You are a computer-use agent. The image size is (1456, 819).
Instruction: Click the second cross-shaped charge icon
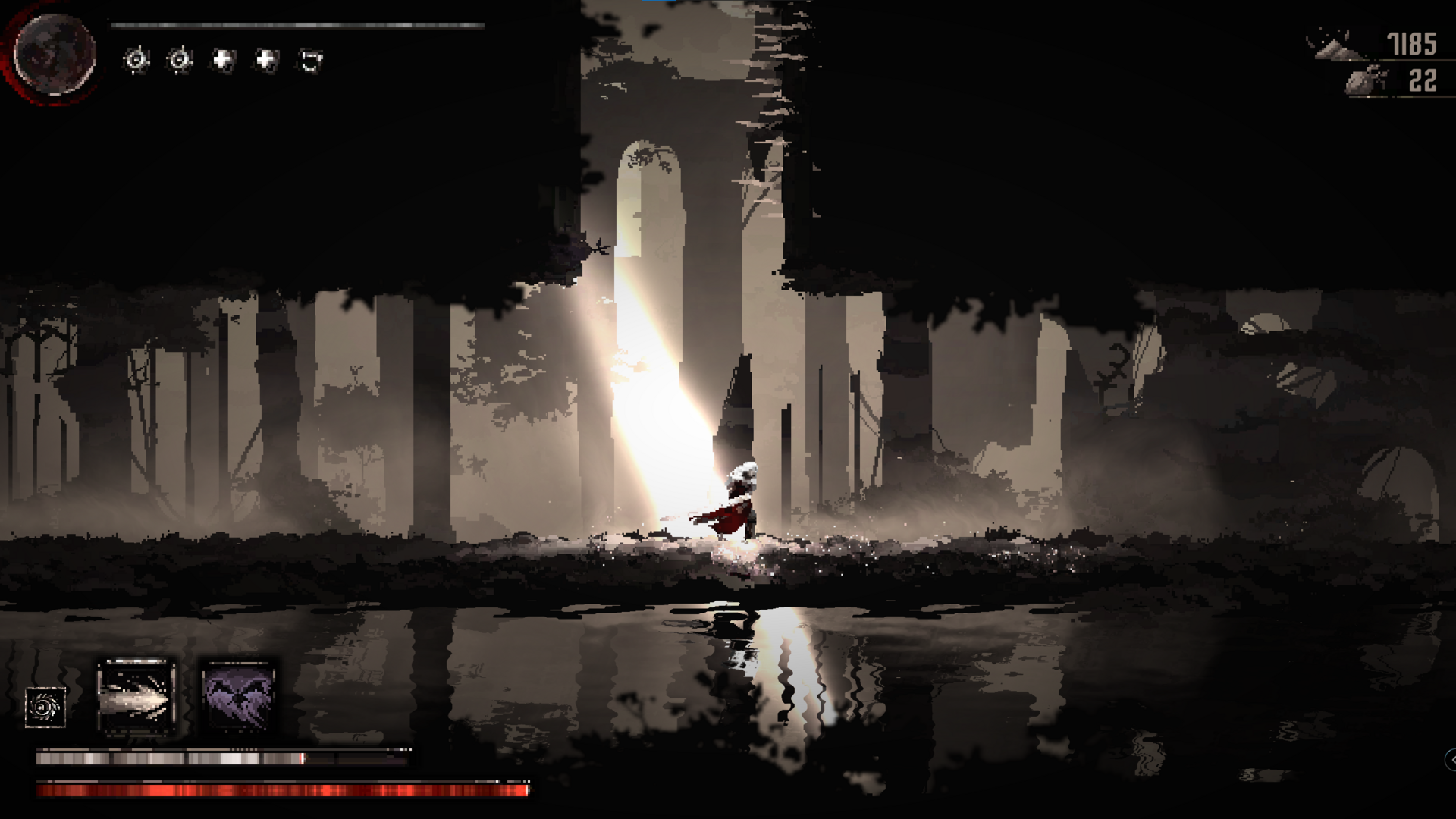(x=264, y=58)
